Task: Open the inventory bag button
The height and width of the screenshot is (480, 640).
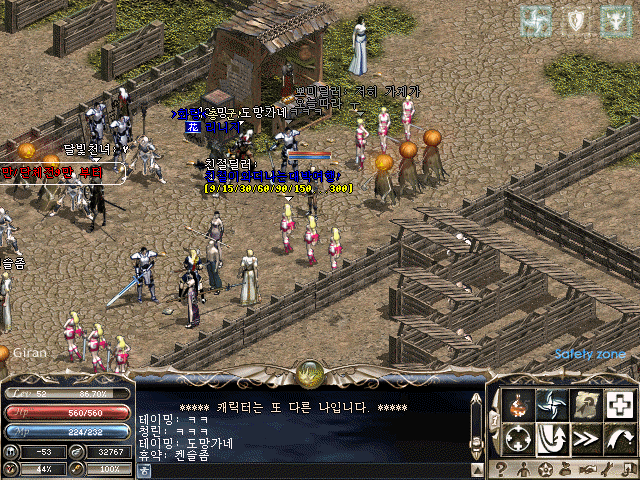Action: point(567,469)
